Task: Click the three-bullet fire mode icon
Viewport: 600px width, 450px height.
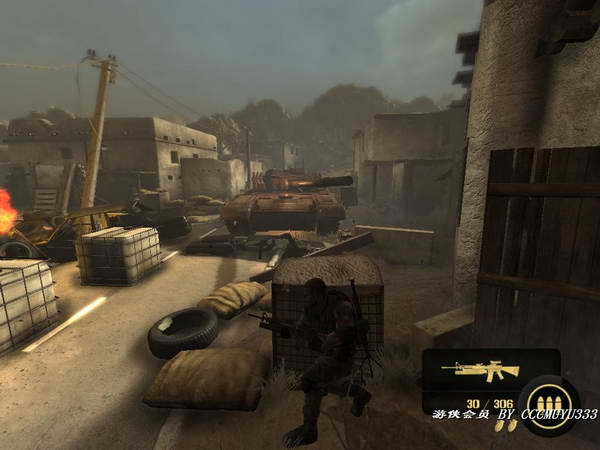Action: [548, 405]
